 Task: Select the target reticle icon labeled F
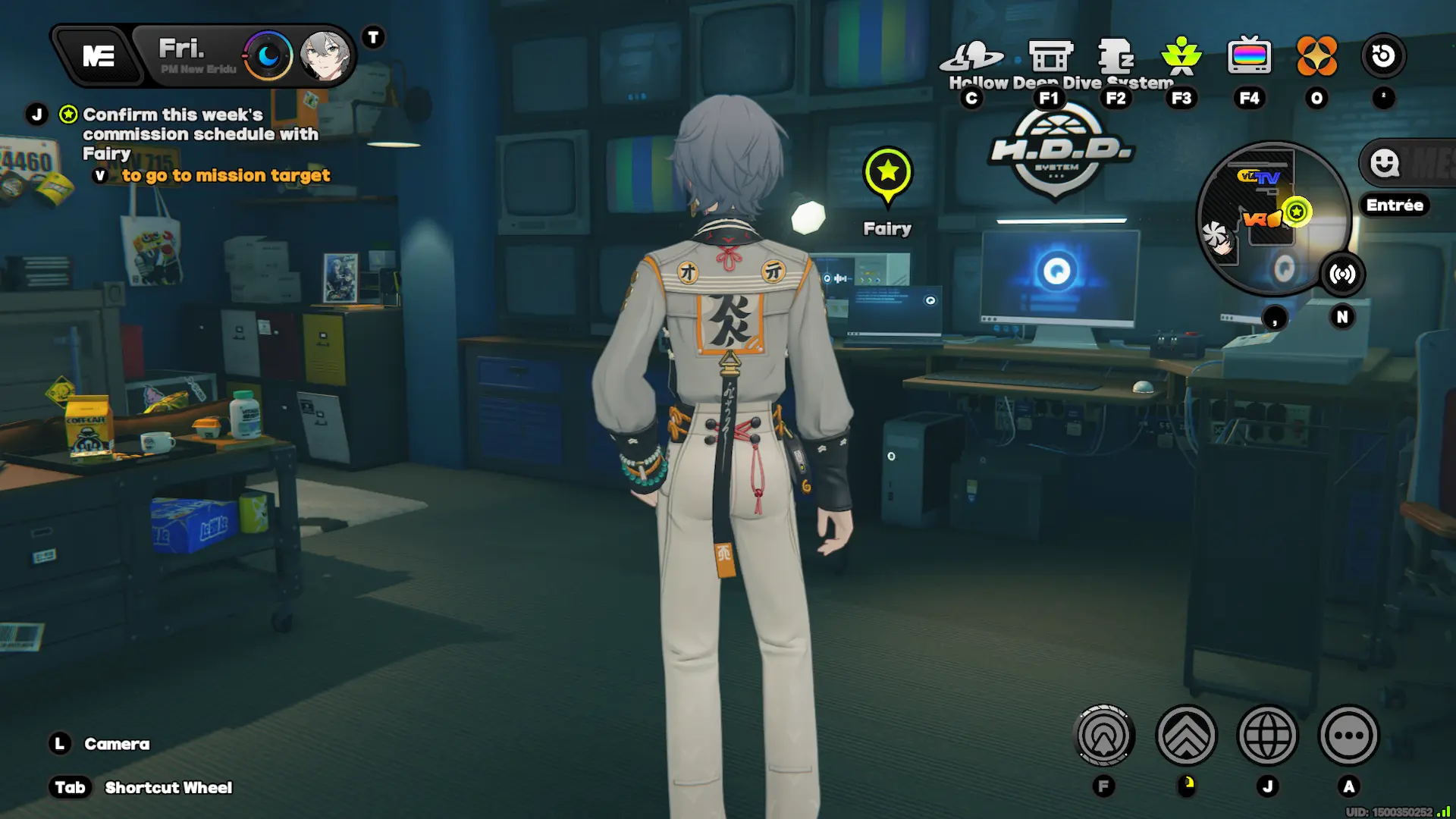[x=1105, y=736]
